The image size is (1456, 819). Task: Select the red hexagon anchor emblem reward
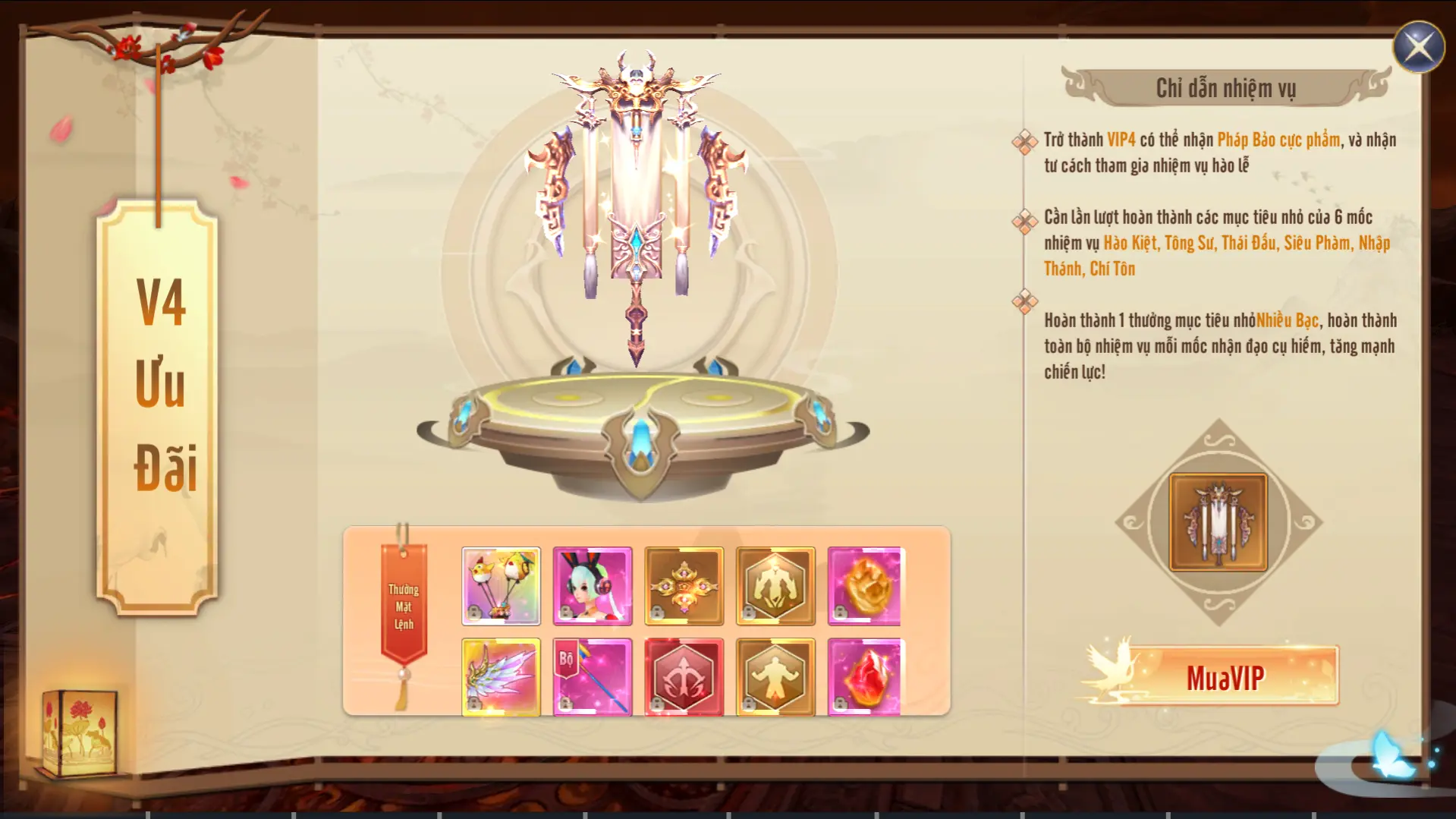point(684,677)
